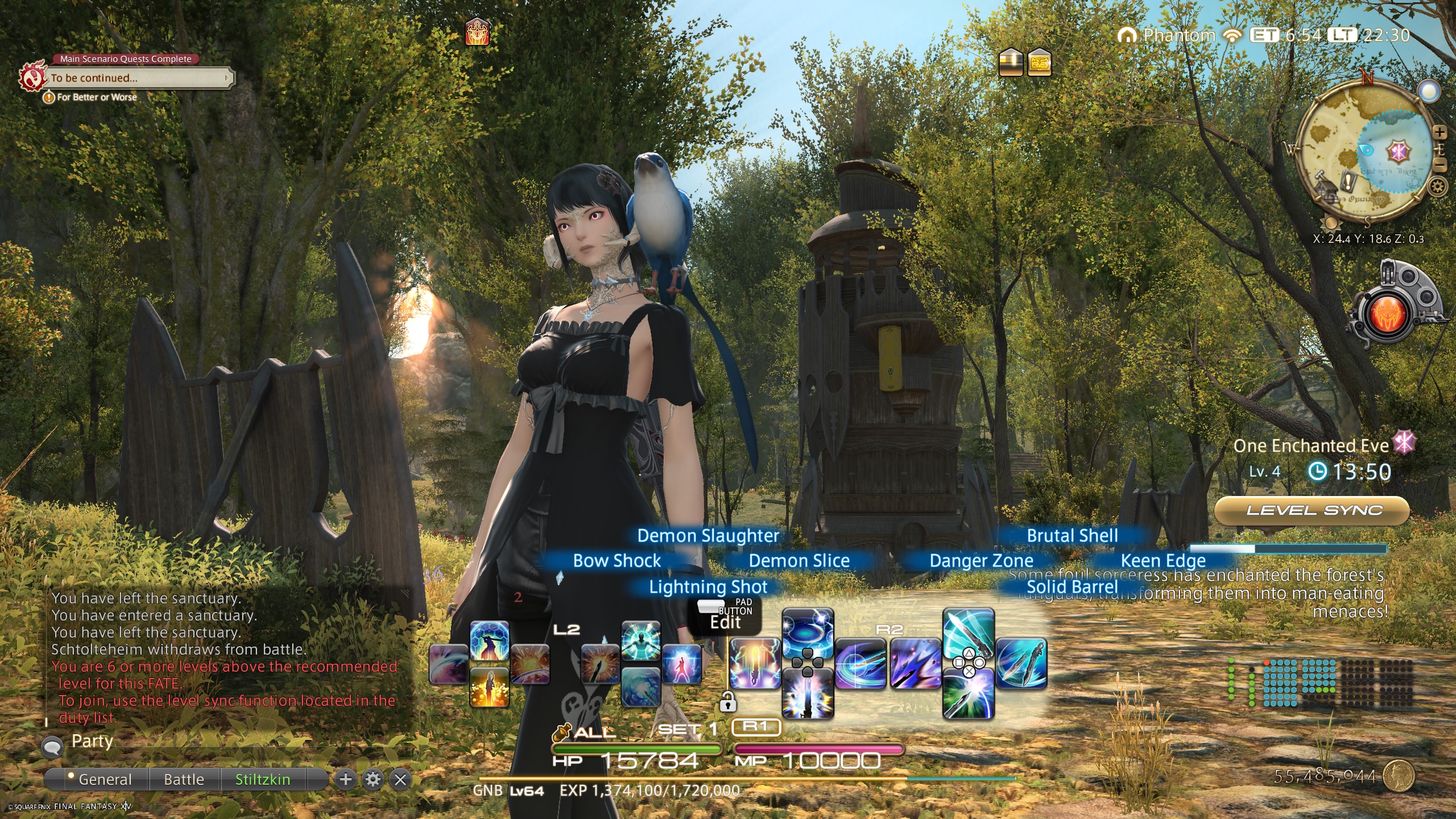
Task: Select the purple FATE marker on minimap
Action: pyautogui.click(x=1398, y=151)
